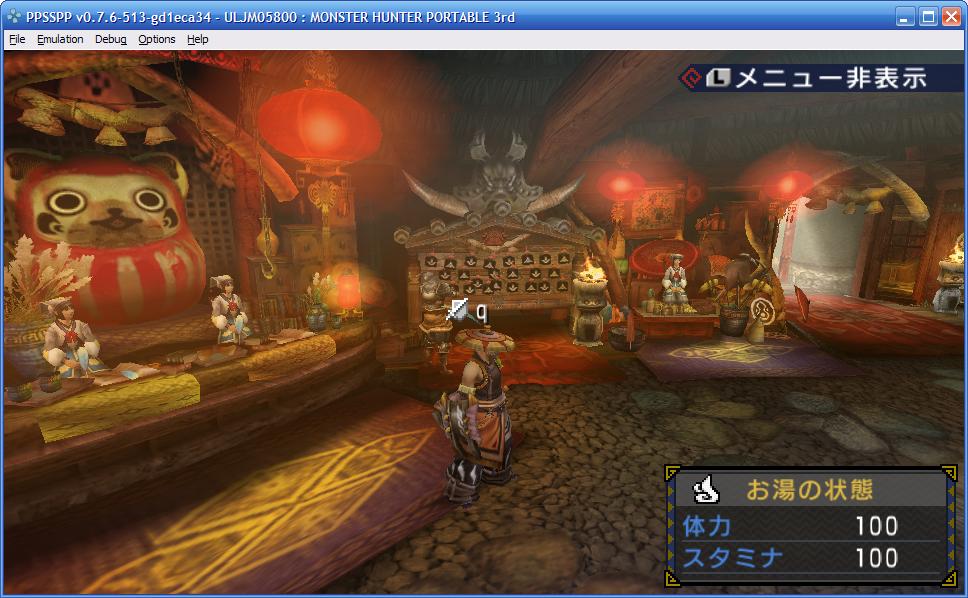Maximize the PPSSPP window
The image size is (968, 598).
927,17
